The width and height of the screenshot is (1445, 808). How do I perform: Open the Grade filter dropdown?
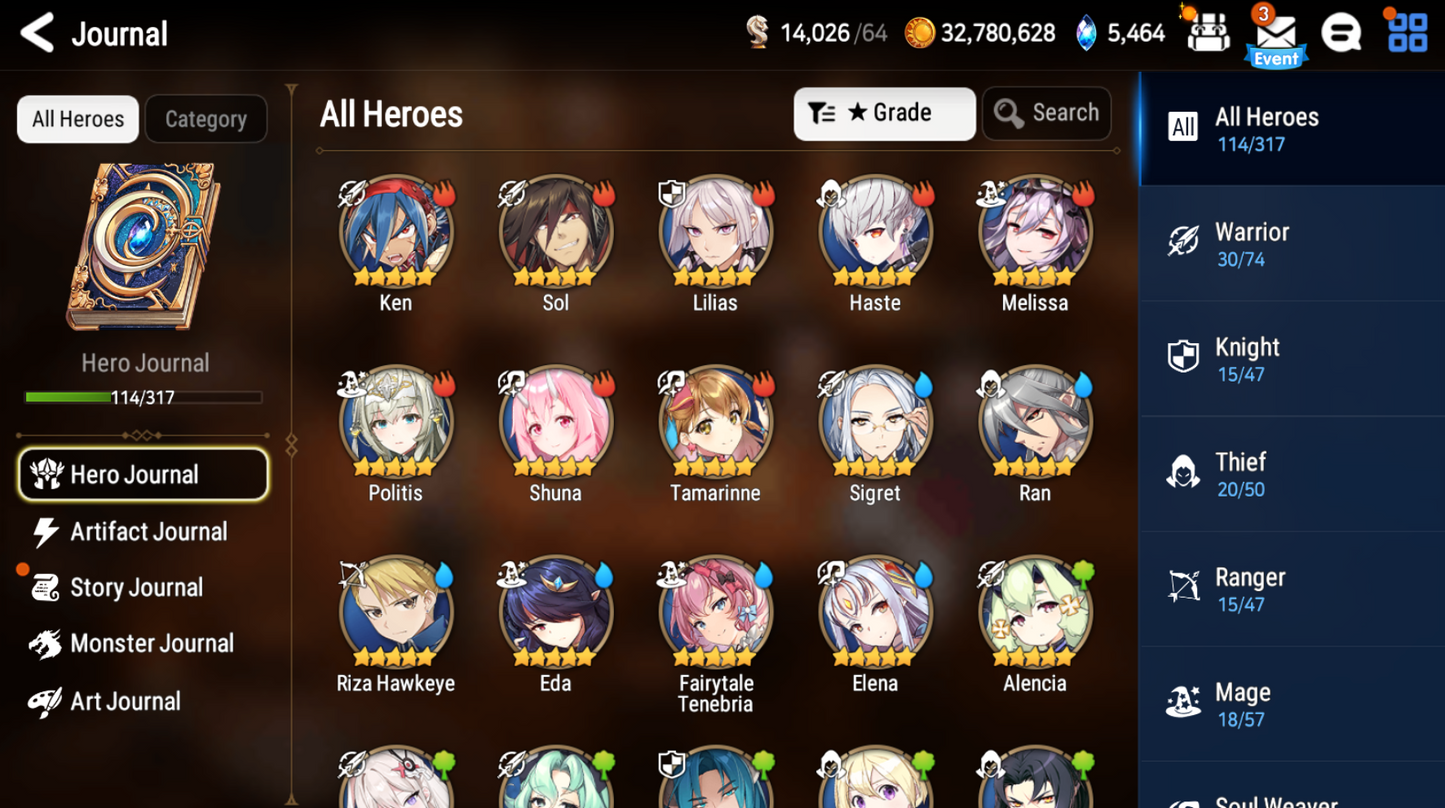coord(884,113)
